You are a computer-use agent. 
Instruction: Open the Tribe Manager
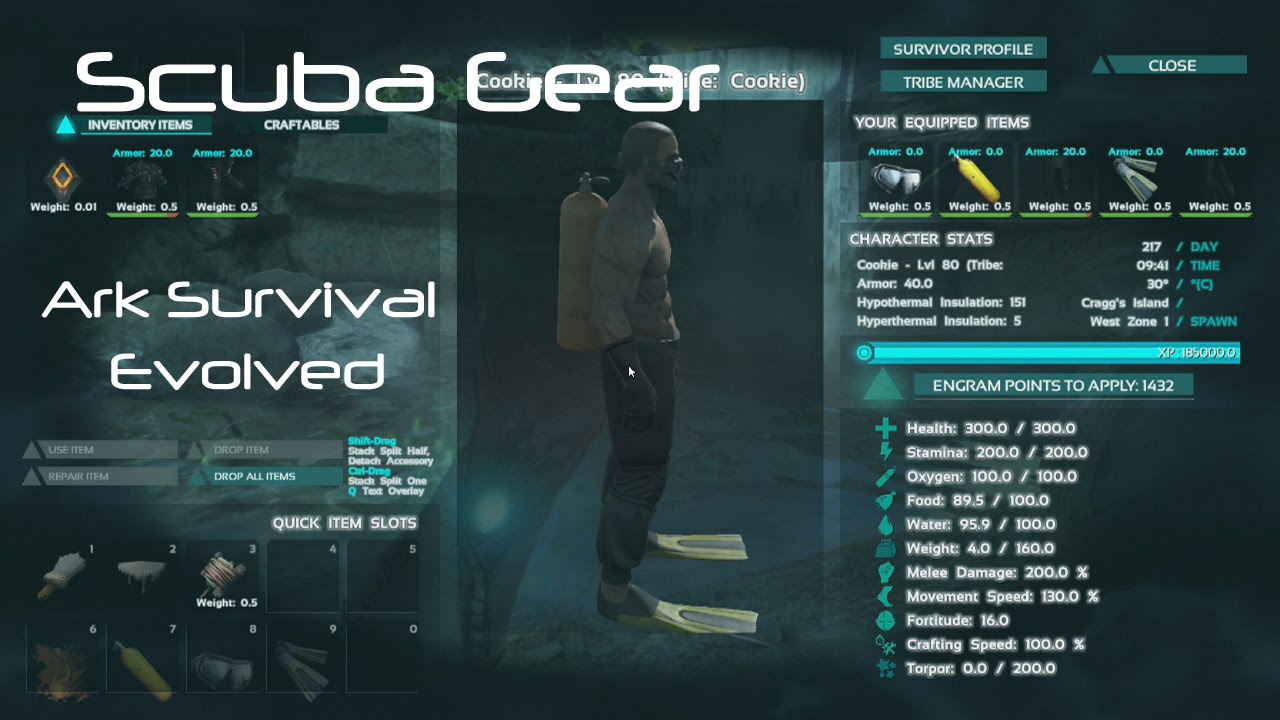click(962, 82)
